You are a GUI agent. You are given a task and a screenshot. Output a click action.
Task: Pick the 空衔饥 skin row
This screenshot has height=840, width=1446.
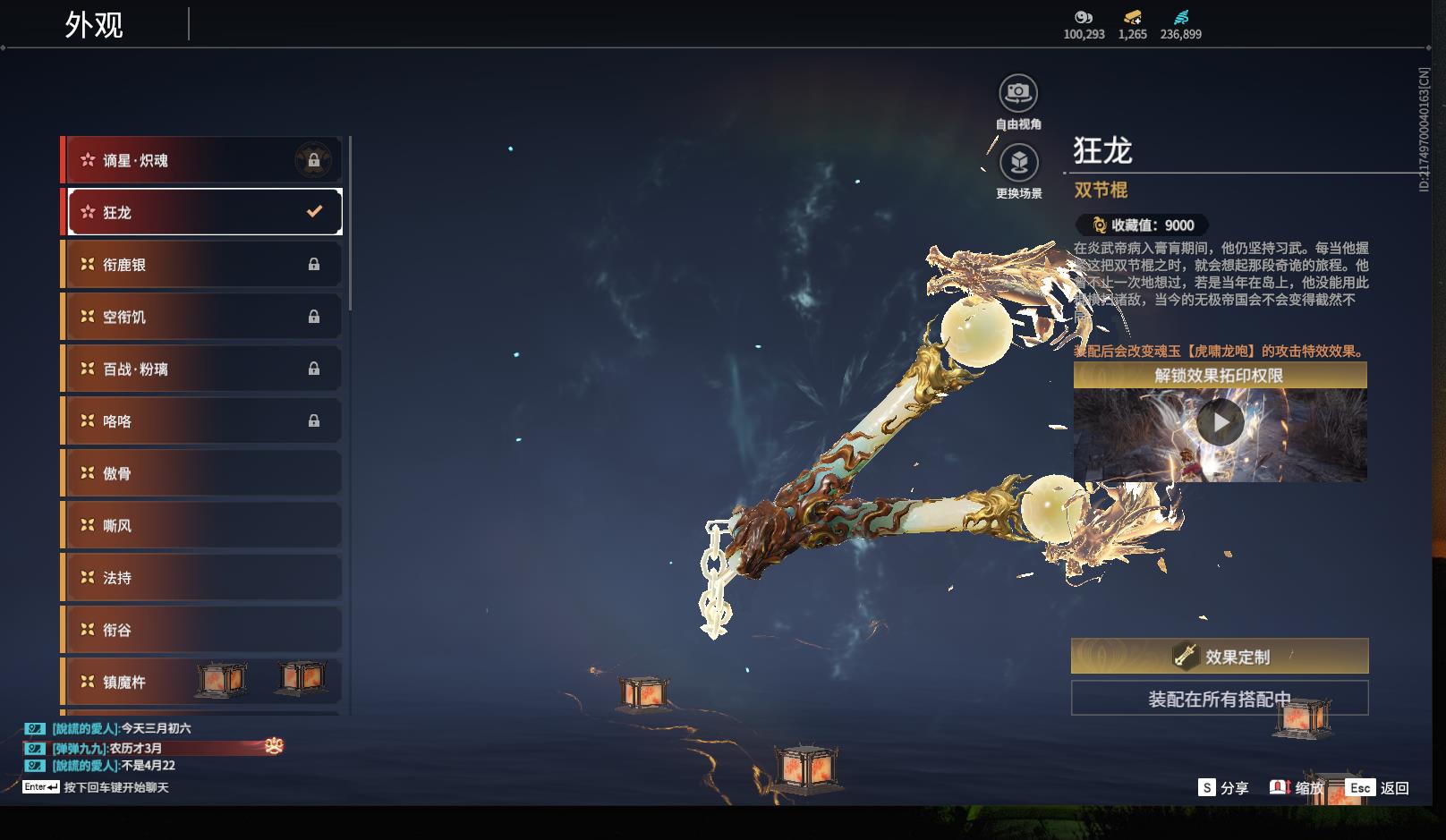click(202, 317)
